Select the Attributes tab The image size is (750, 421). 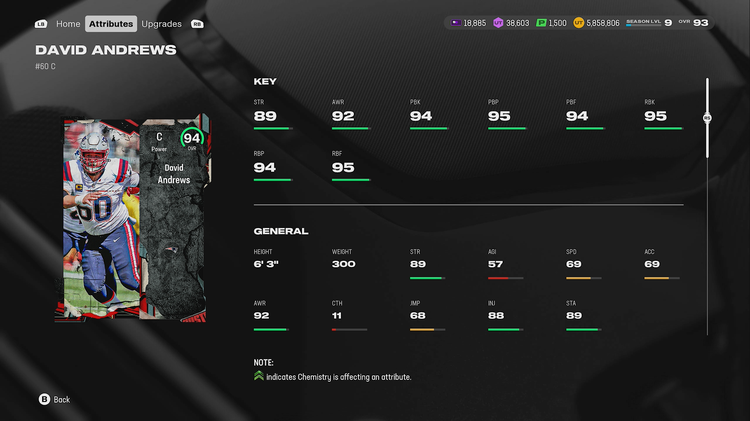(x=111, y=23)
